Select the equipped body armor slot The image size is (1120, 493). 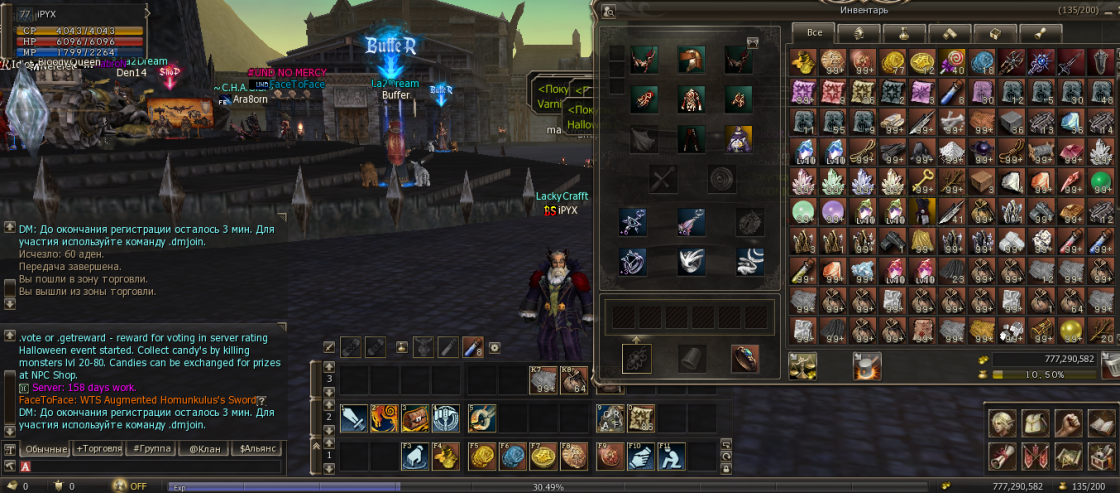pos(692,99)
